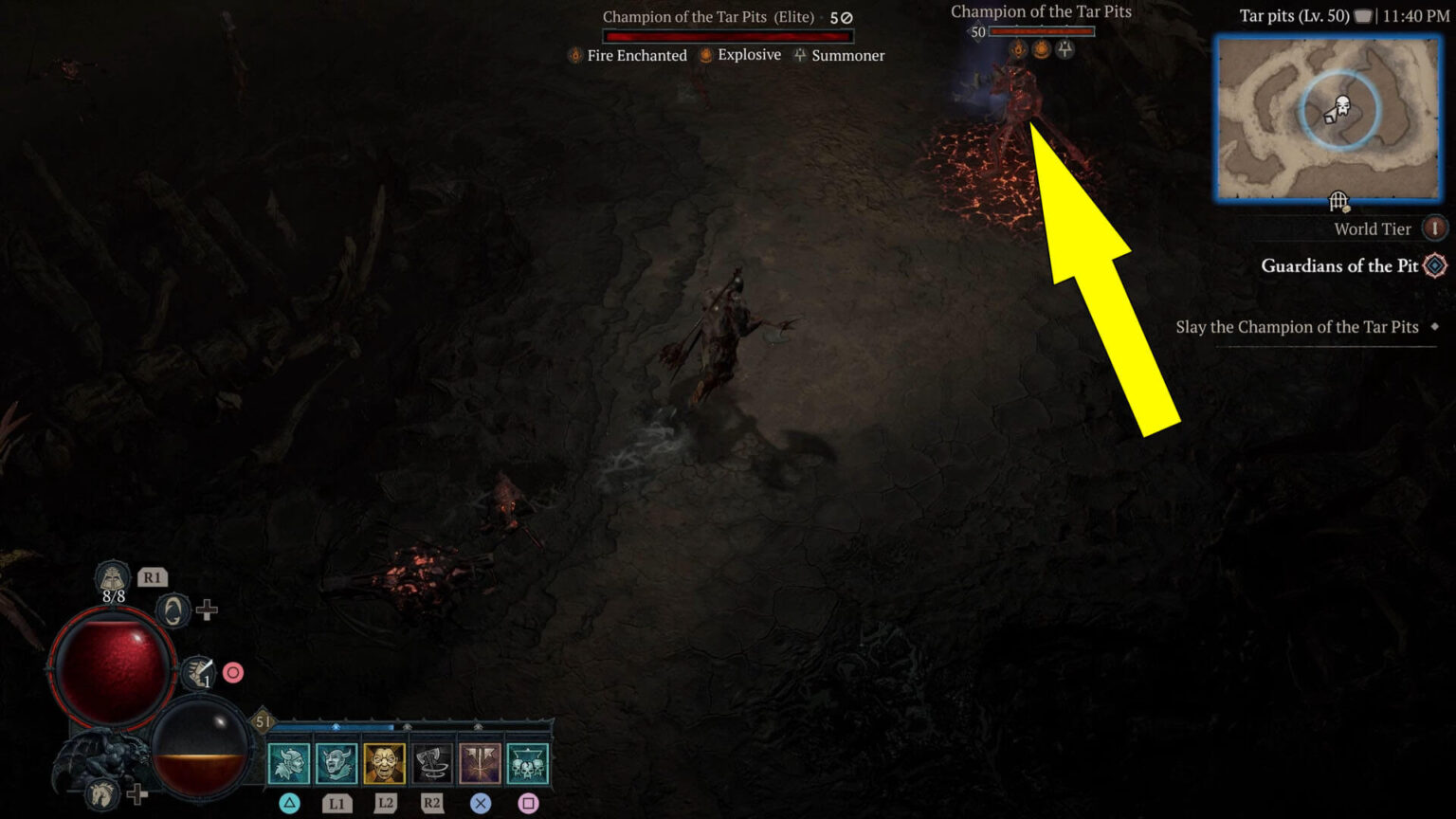Click the Summoner affix icon under the boss name

(x=799, y=55)
